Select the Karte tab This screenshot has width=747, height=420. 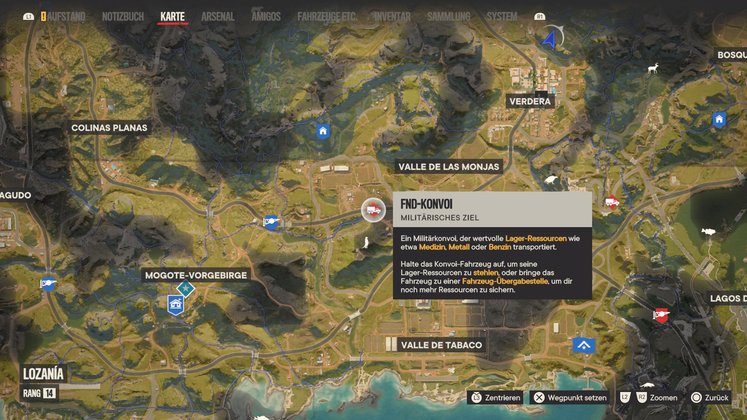pyautogui.click(x=173, y=17)
